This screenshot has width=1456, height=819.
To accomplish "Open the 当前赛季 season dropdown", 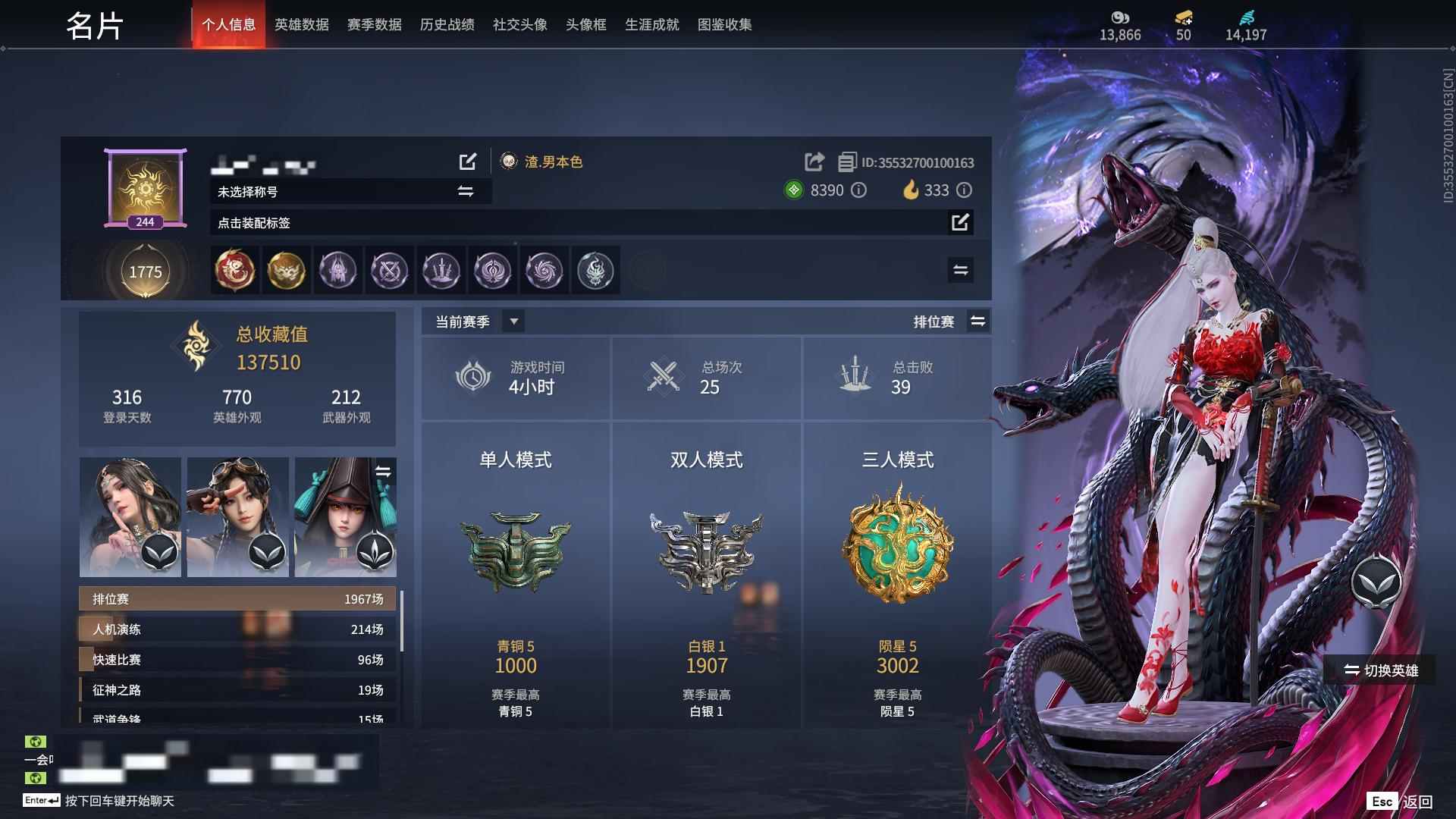I will point(513,321).
